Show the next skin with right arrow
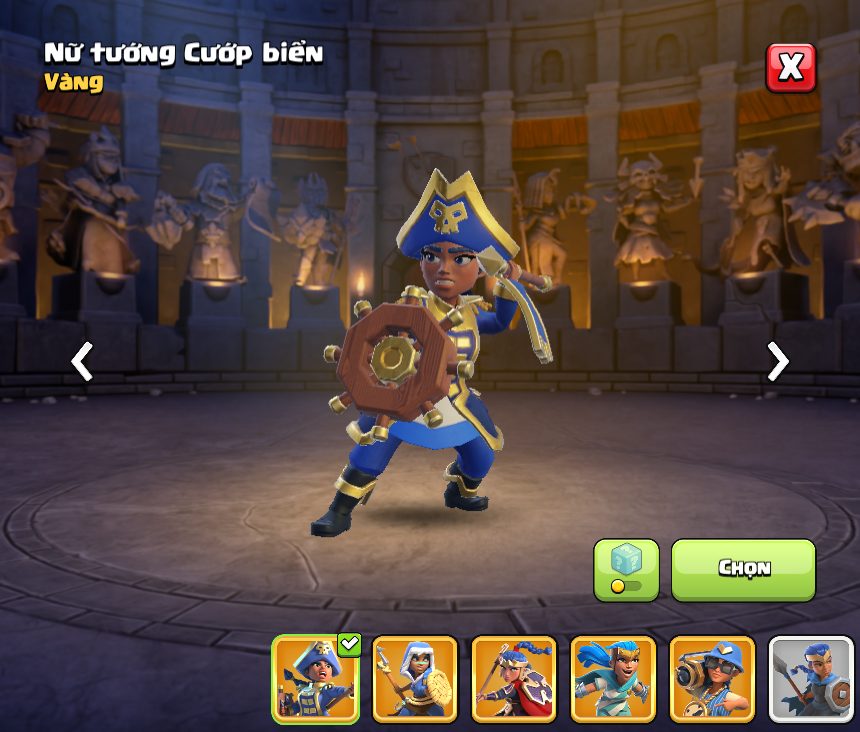This screenshot has height=732, width=860. tap(777, 361)
